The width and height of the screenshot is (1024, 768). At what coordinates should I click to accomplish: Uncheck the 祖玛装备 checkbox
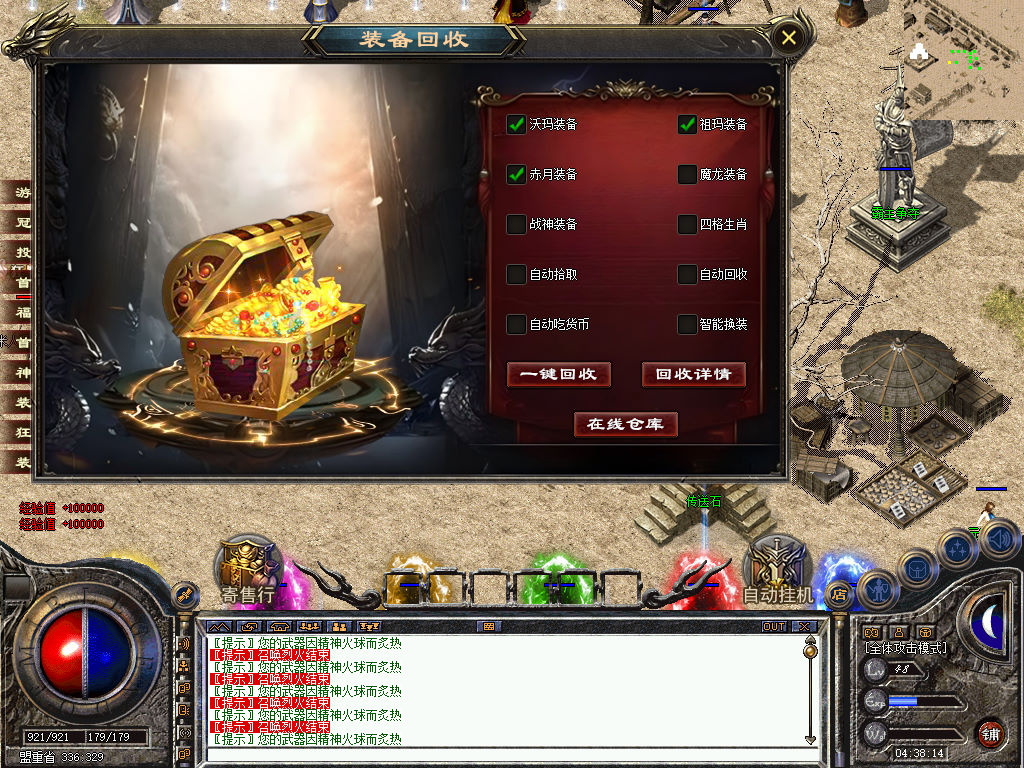[x=687, y=124]
